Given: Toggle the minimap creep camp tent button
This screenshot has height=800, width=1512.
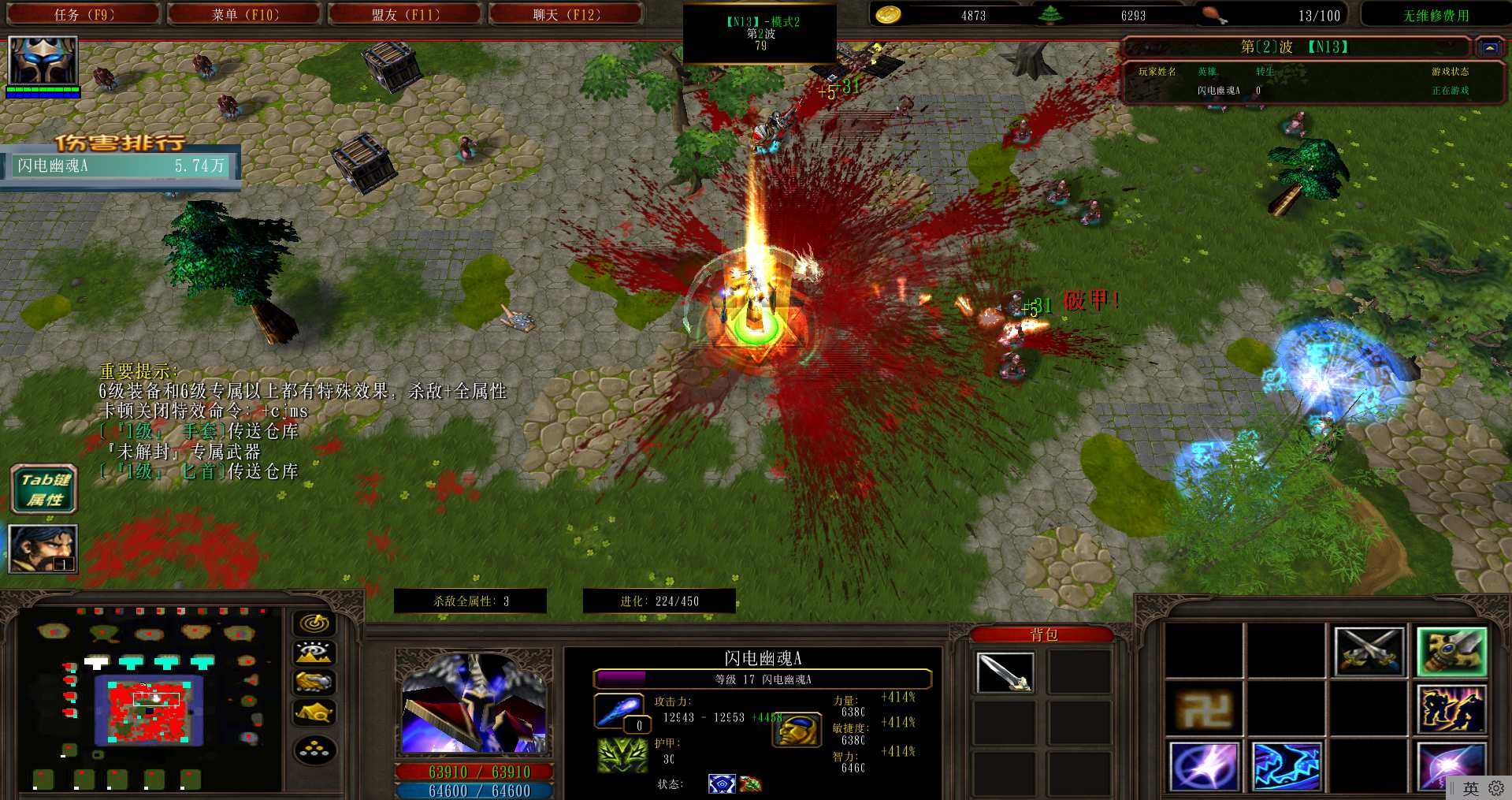Looking at the screenshot, I should click(x=314, y=713).
